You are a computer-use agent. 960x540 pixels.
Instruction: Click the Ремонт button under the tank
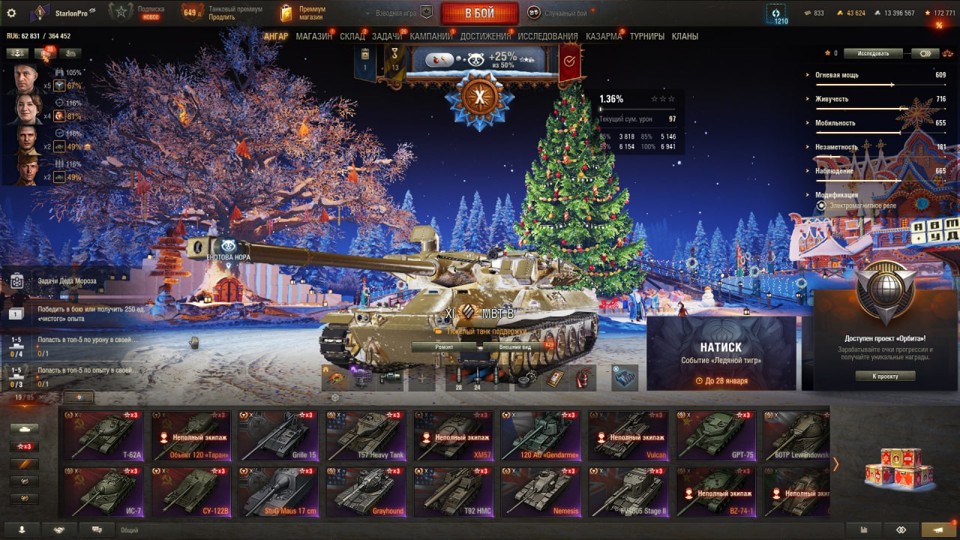(446, 346)
